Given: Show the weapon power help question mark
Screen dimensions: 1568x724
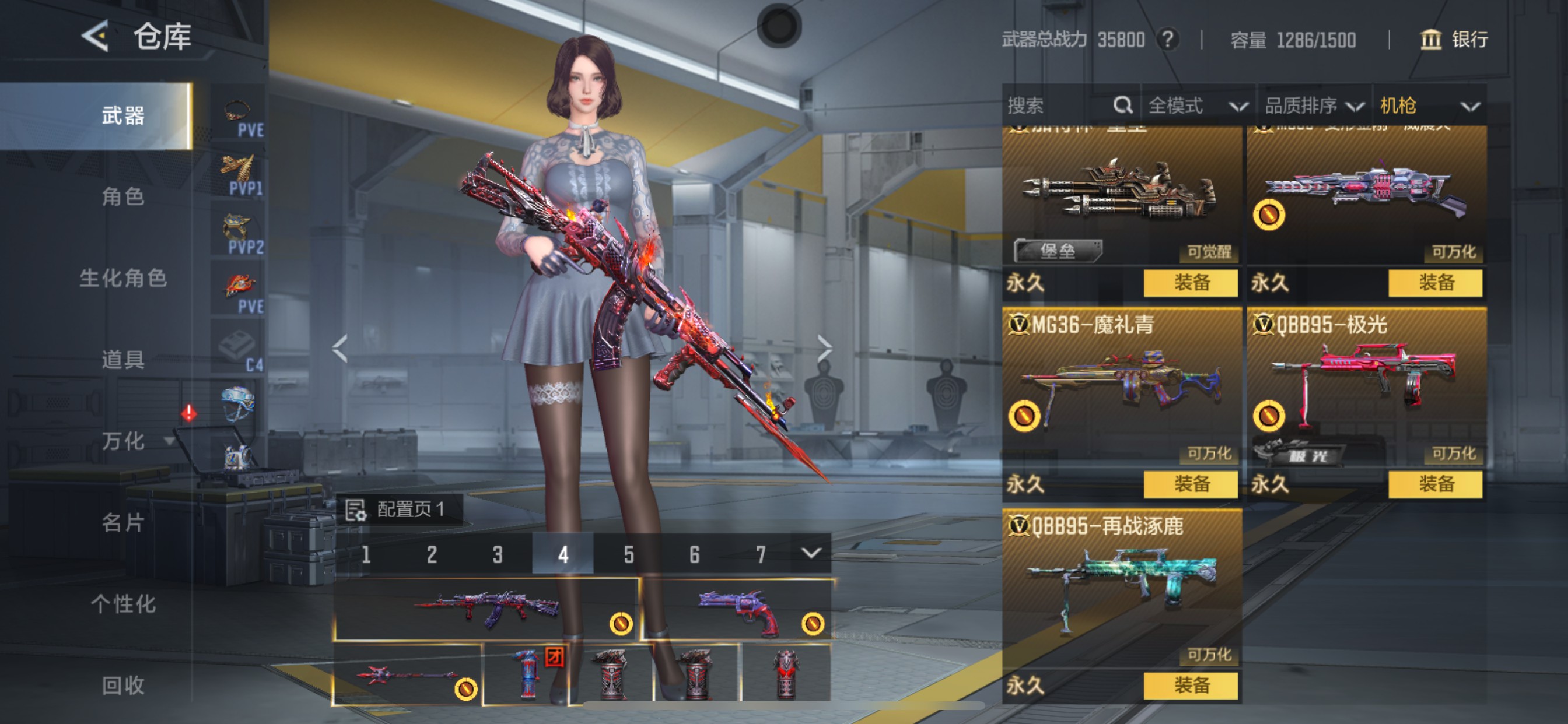Looking at the screenshot, I should tap(1167, 40).
